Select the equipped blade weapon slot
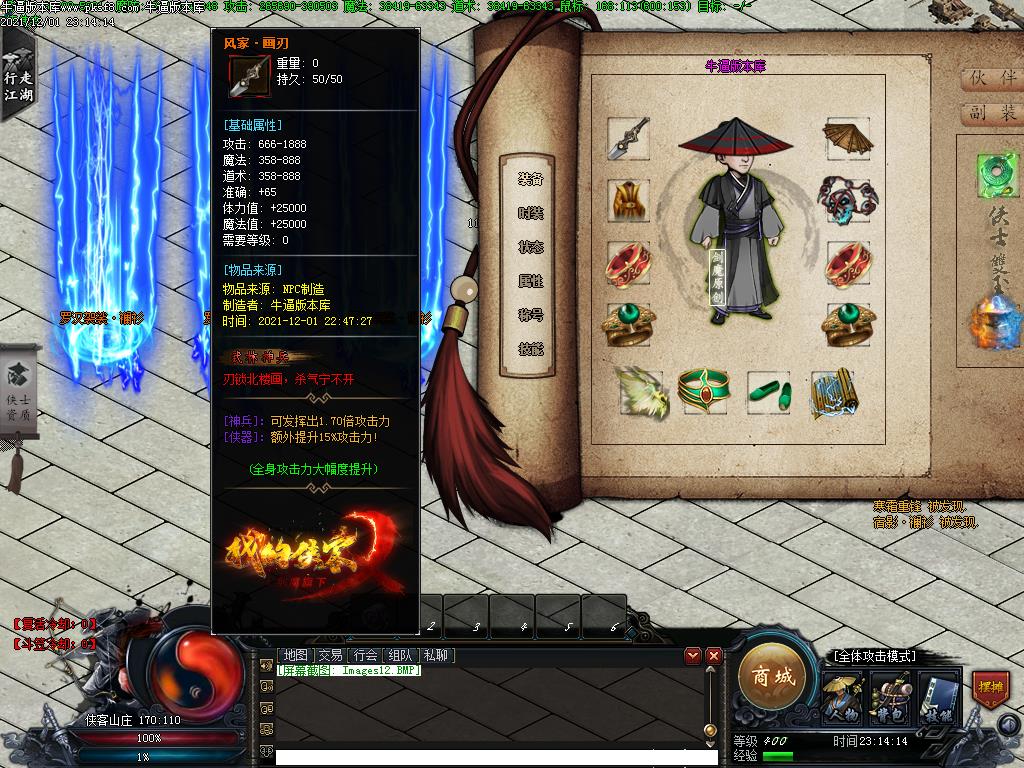 [628, 139]
